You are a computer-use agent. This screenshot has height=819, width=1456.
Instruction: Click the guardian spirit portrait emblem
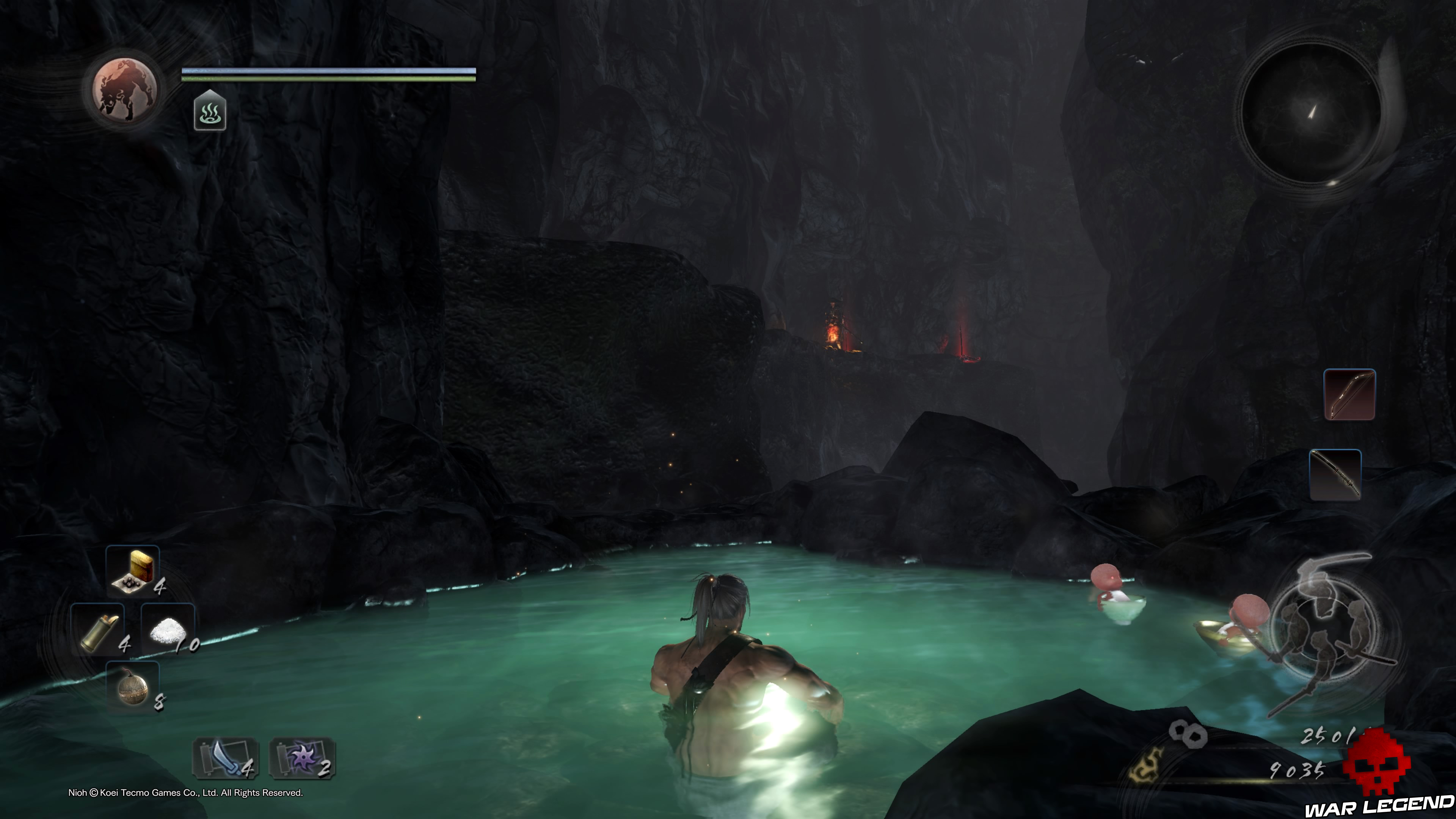(x=125, y=89)
